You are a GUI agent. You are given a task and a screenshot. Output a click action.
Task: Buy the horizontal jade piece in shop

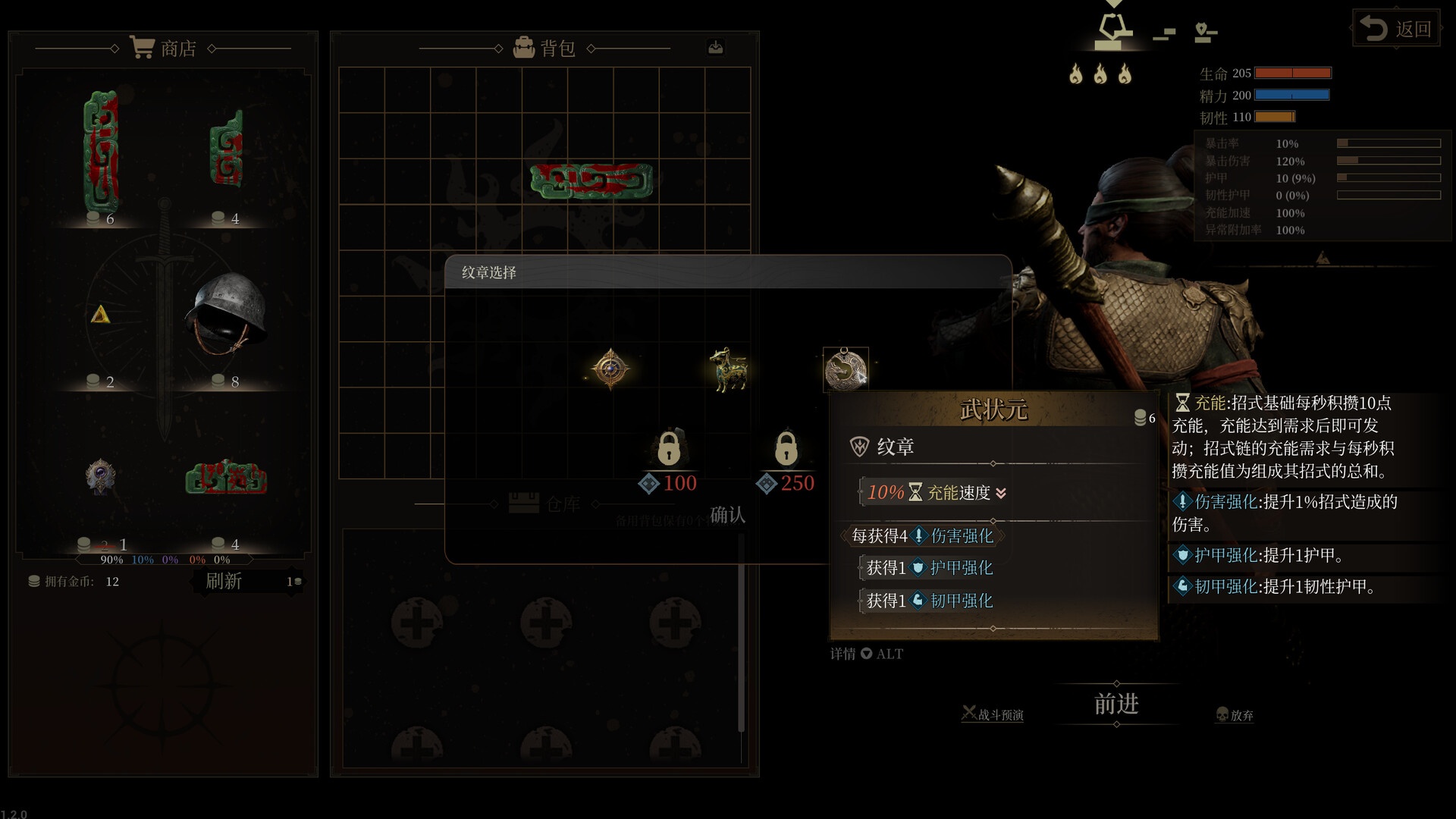pos(226,478)
